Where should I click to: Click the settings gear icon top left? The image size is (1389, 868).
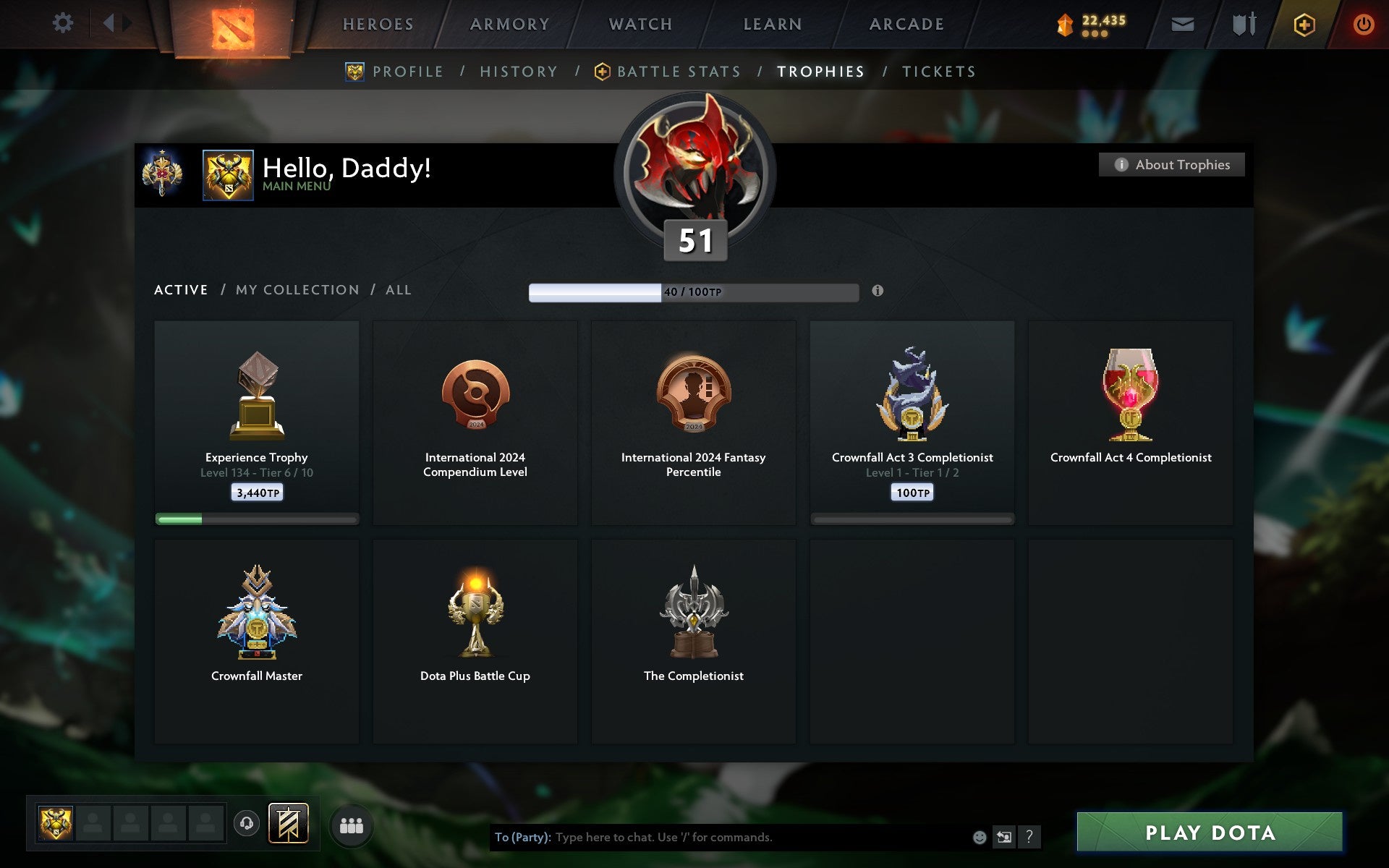click(64, 23)
